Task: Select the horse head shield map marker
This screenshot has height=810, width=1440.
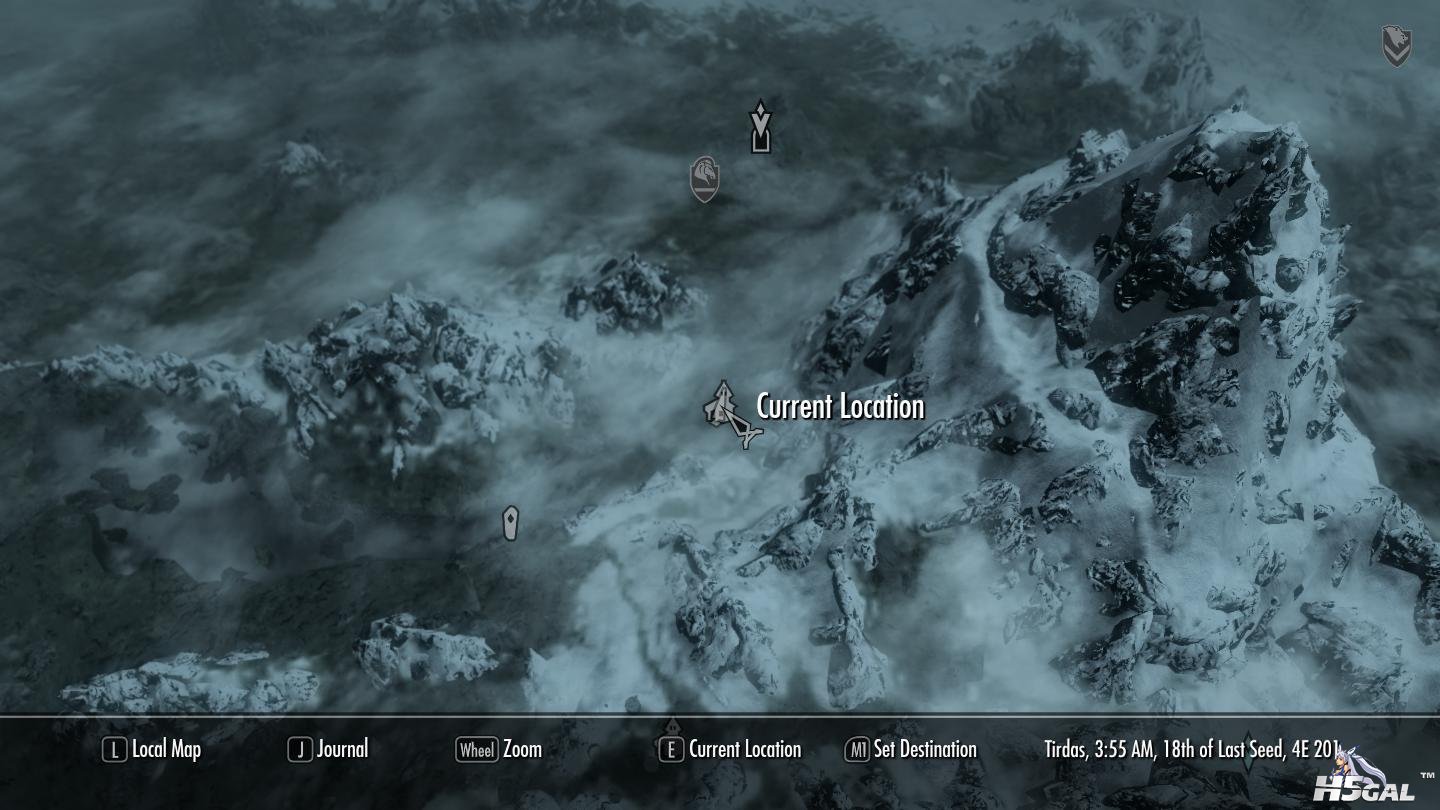Action: pyautogui.click(x=705, y=179)
